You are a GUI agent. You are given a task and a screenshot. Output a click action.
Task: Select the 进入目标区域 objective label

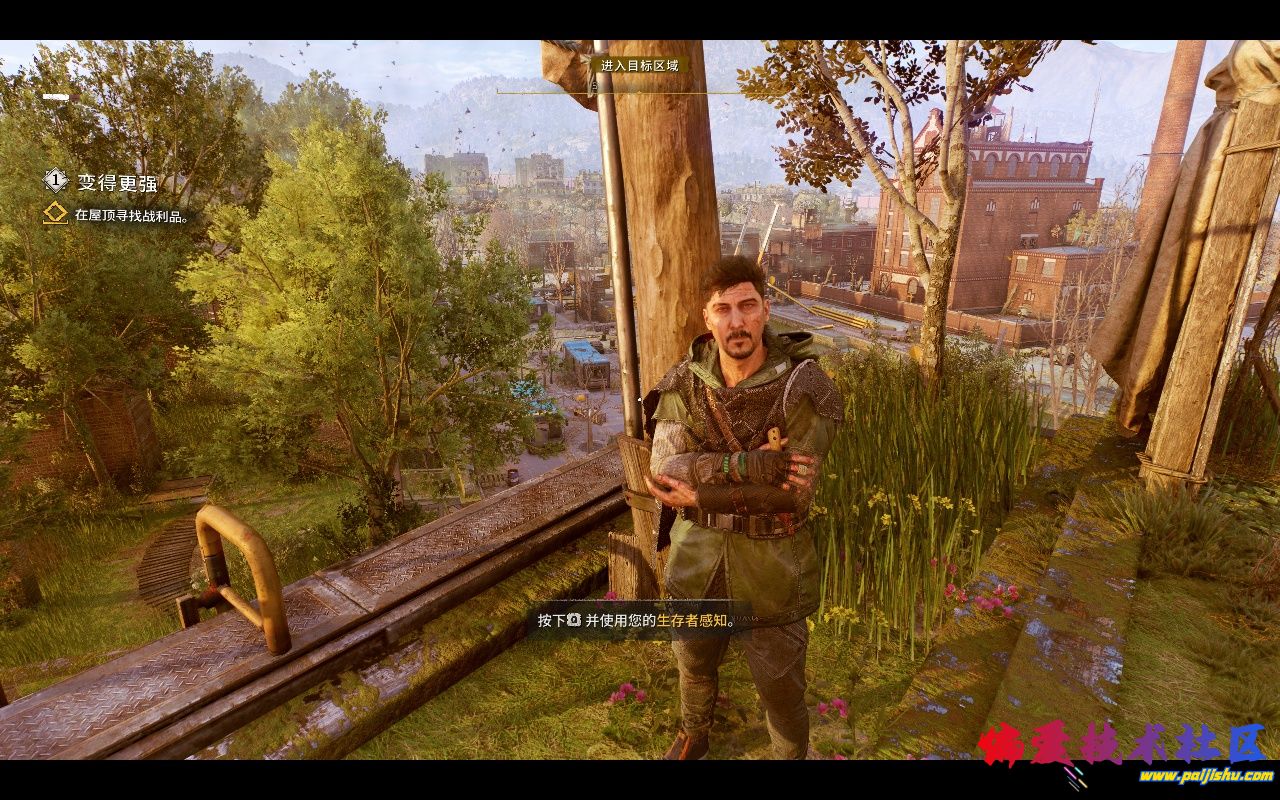tap(639, 66)
